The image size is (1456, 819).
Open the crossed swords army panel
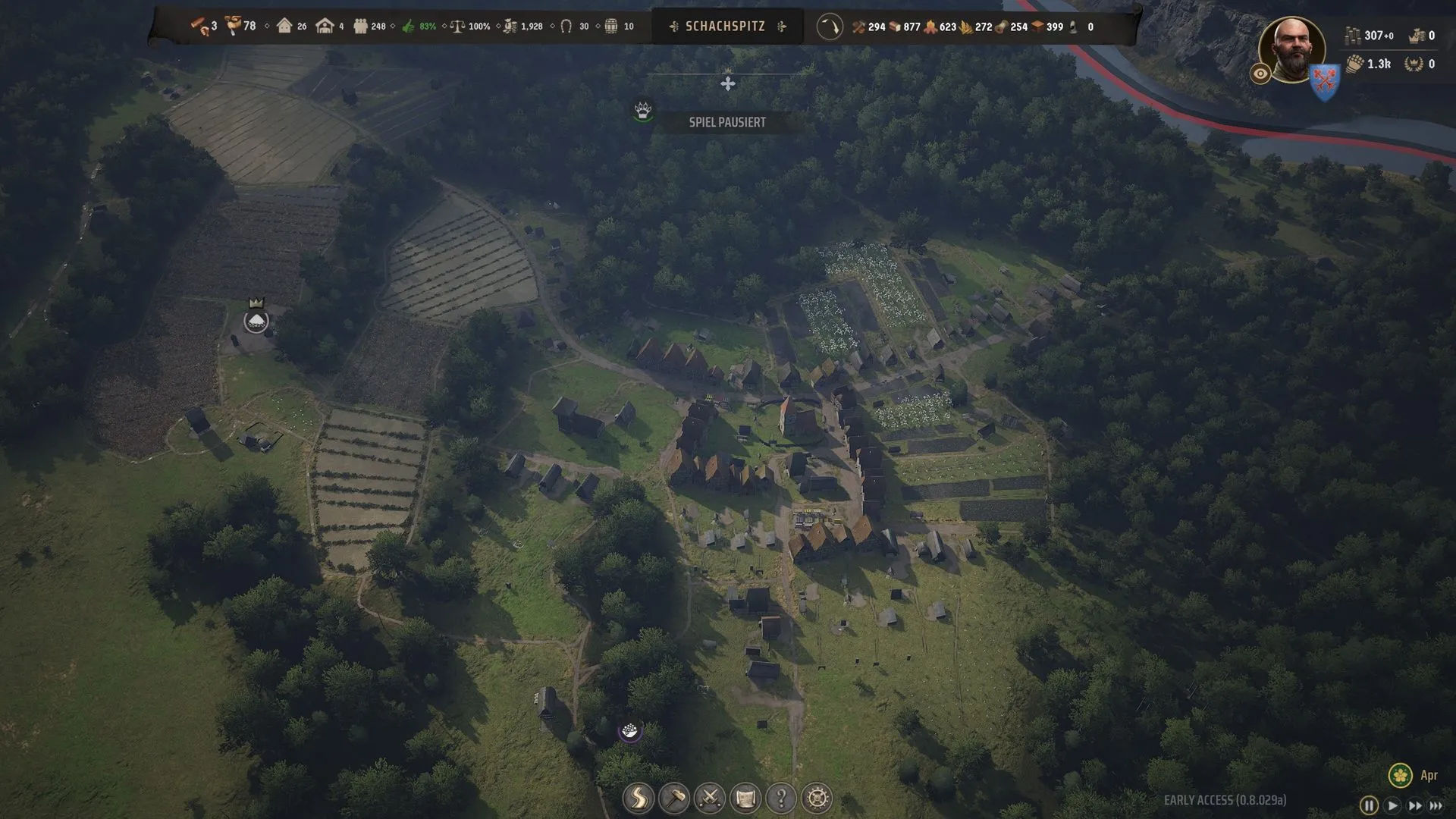710,798
